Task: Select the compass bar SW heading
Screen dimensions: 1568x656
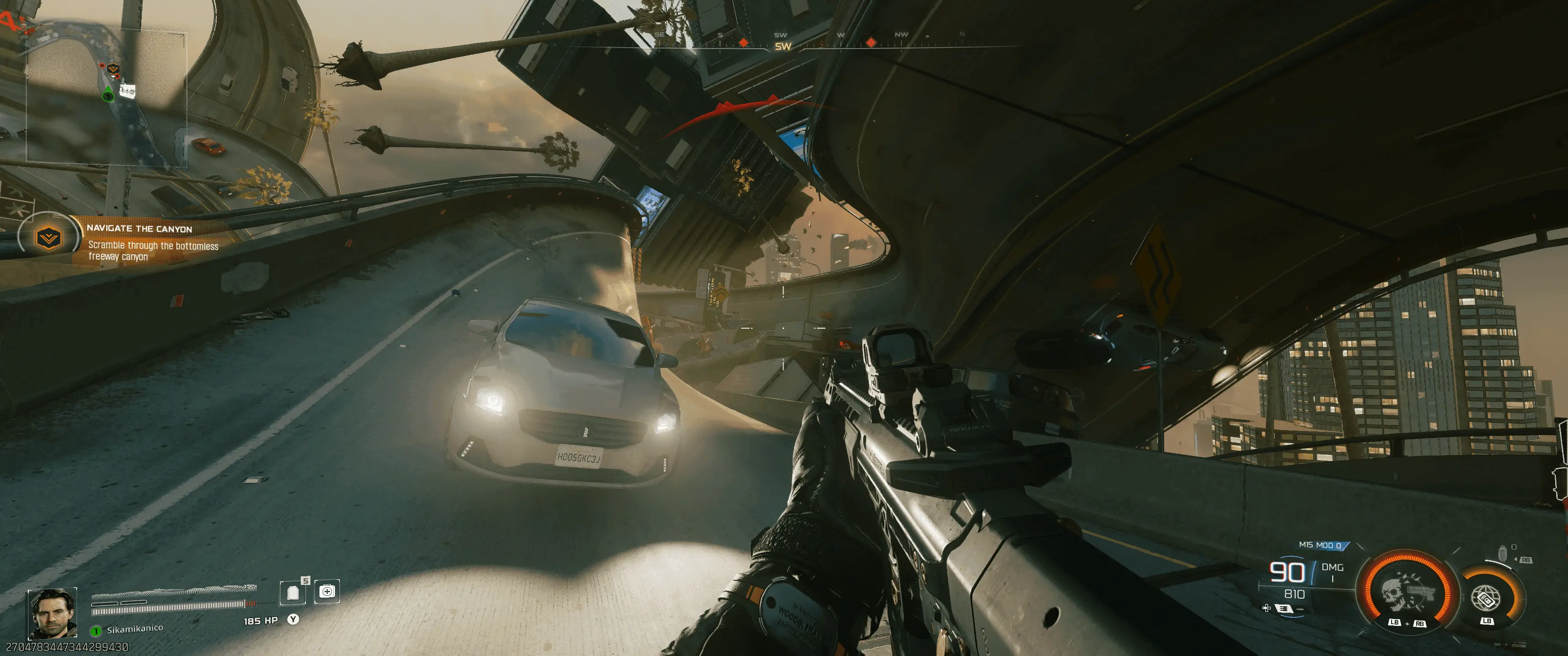Action: (x=783, y=46)
